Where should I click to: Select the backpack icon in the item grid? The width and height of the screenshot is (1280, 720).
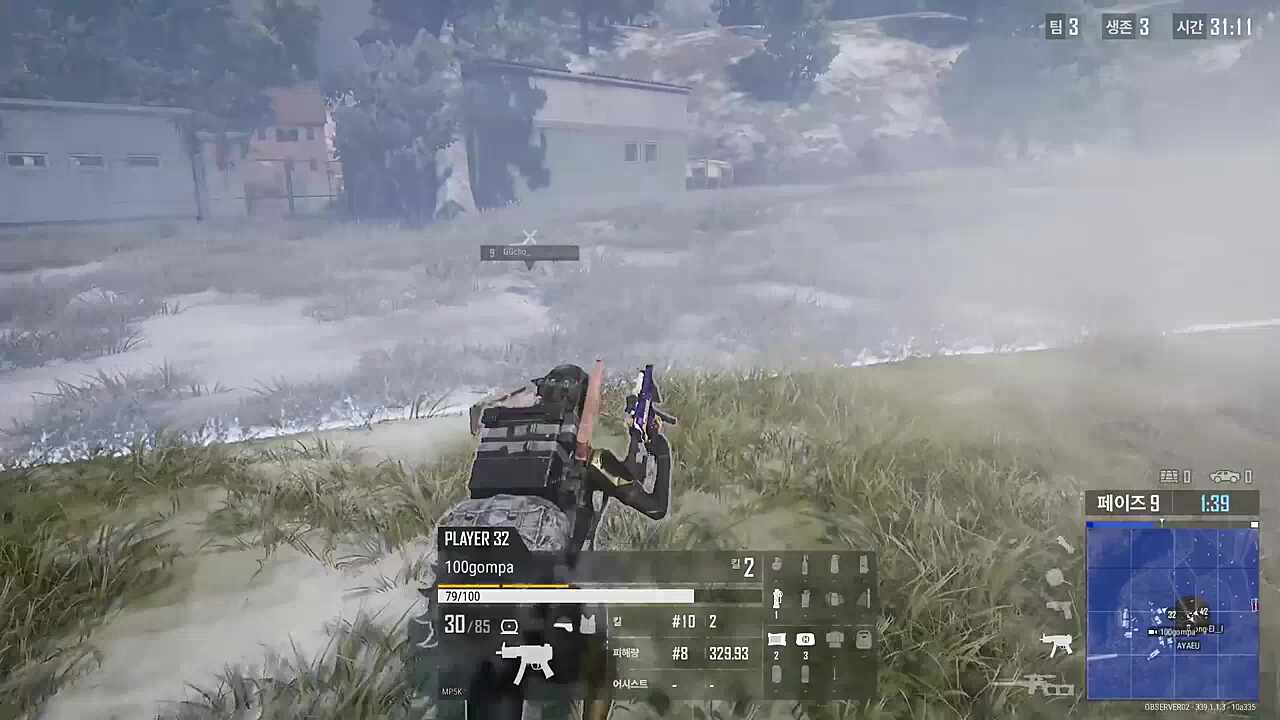tap(864, 637)
